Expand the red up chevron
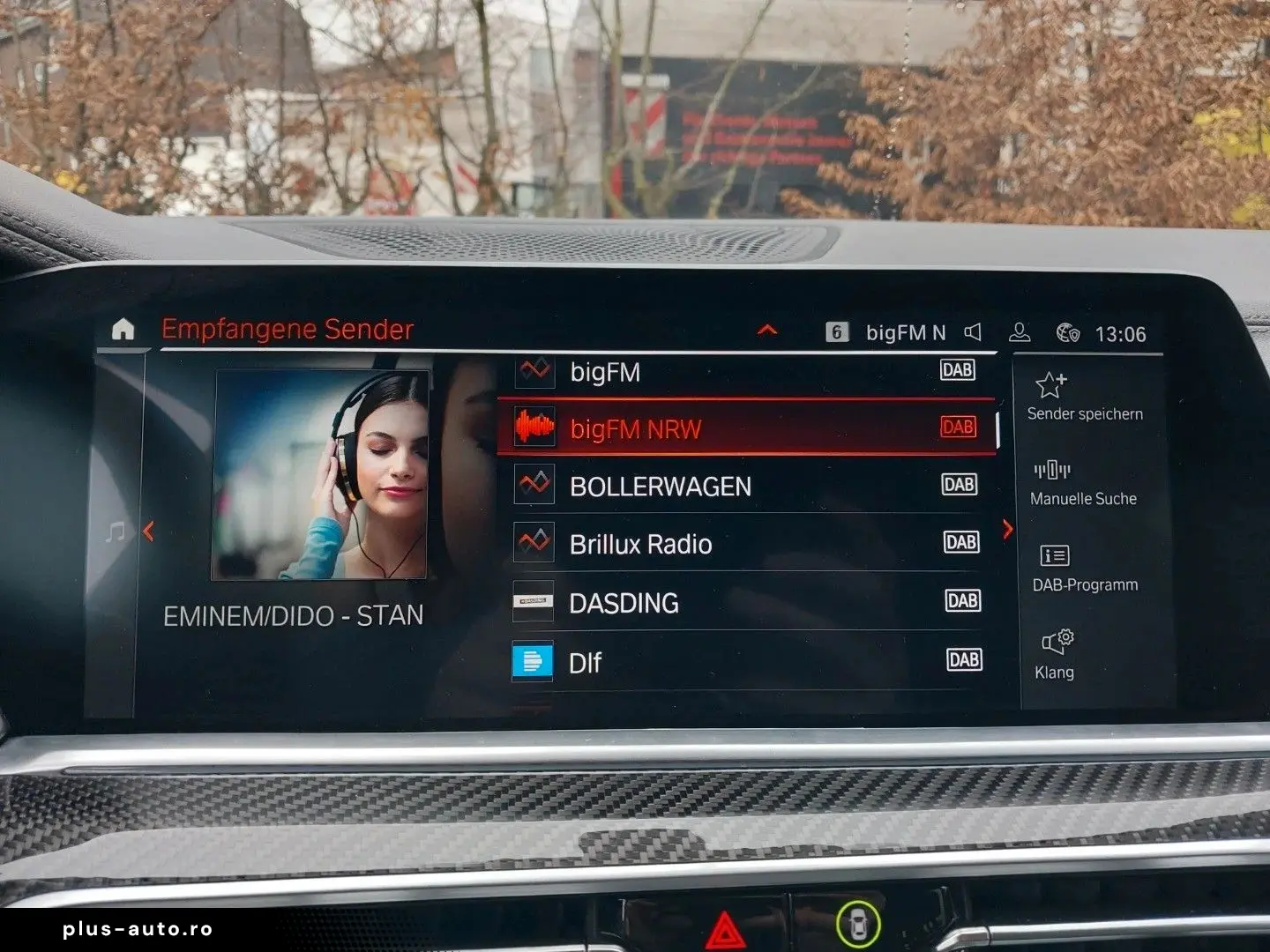 tap(767, 331)
